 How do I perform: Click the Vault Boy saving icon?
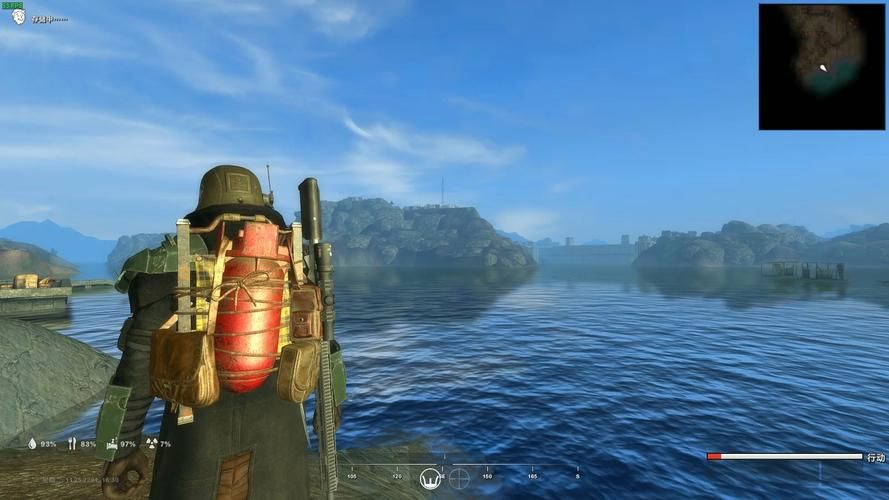18,17
